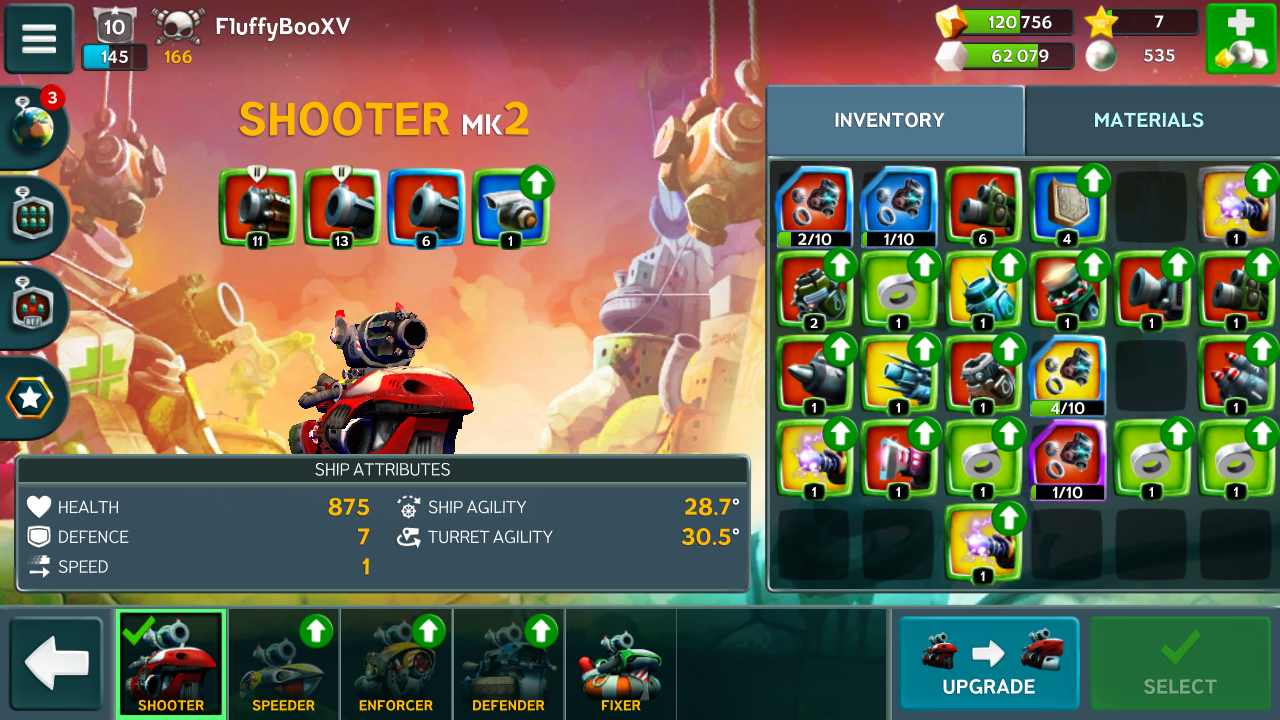
Task: Select the shield item in inventory
Action: pos(1067,206)
